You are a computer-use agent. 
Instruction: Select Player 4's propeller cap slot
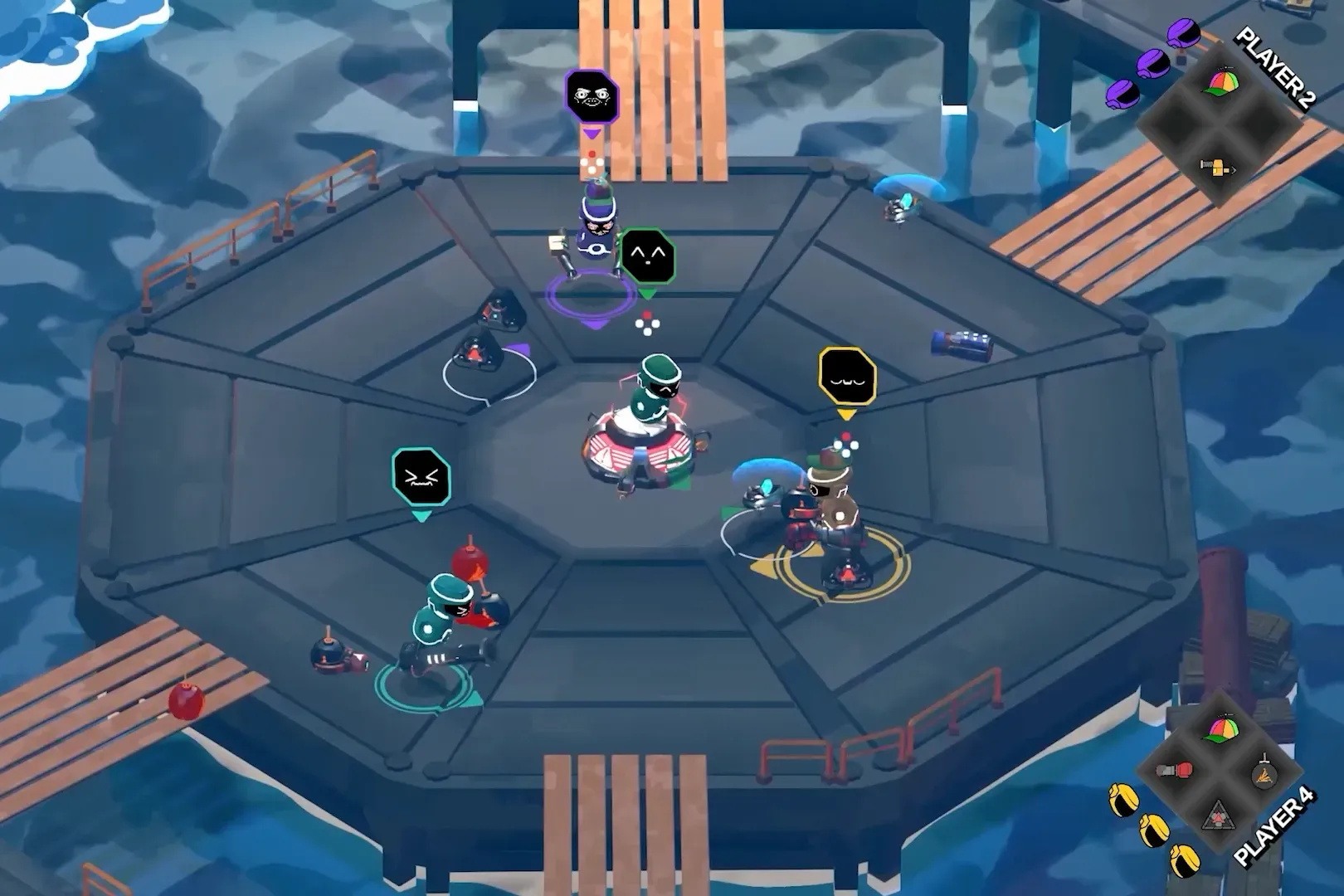(x=1220, y=730)
